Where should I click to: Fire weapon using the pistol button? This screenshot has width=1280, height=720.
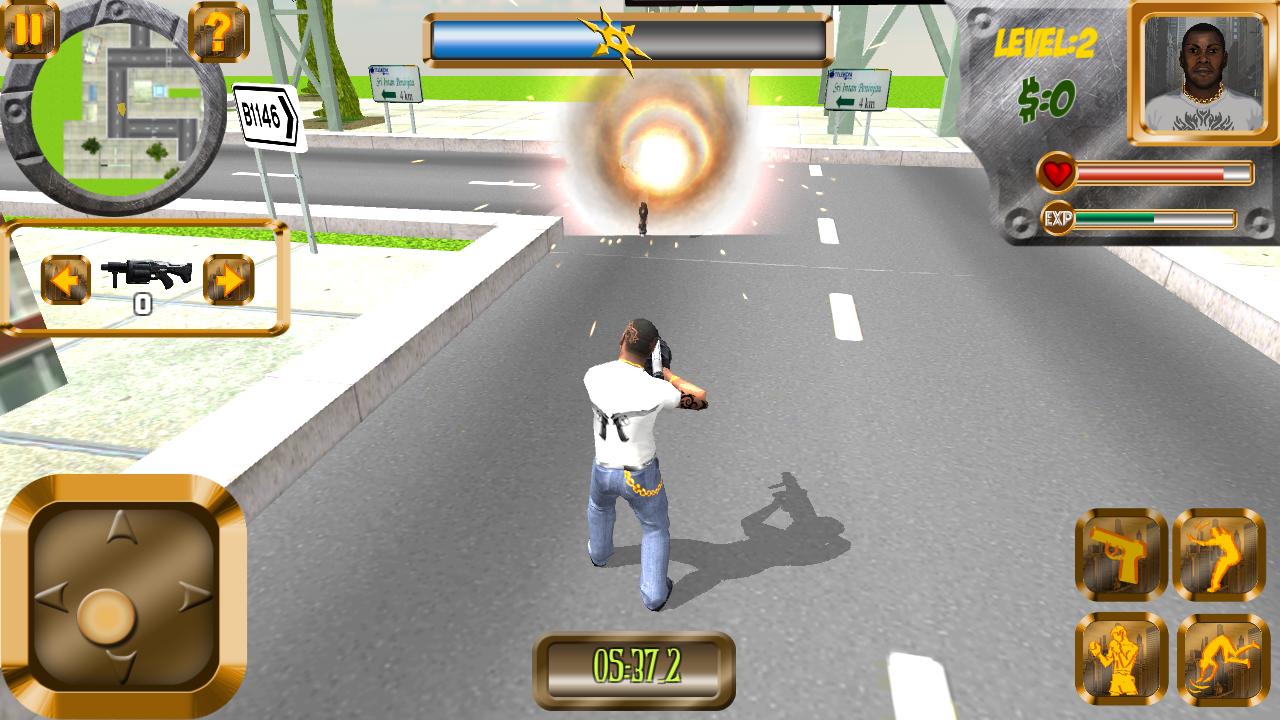1121,555
